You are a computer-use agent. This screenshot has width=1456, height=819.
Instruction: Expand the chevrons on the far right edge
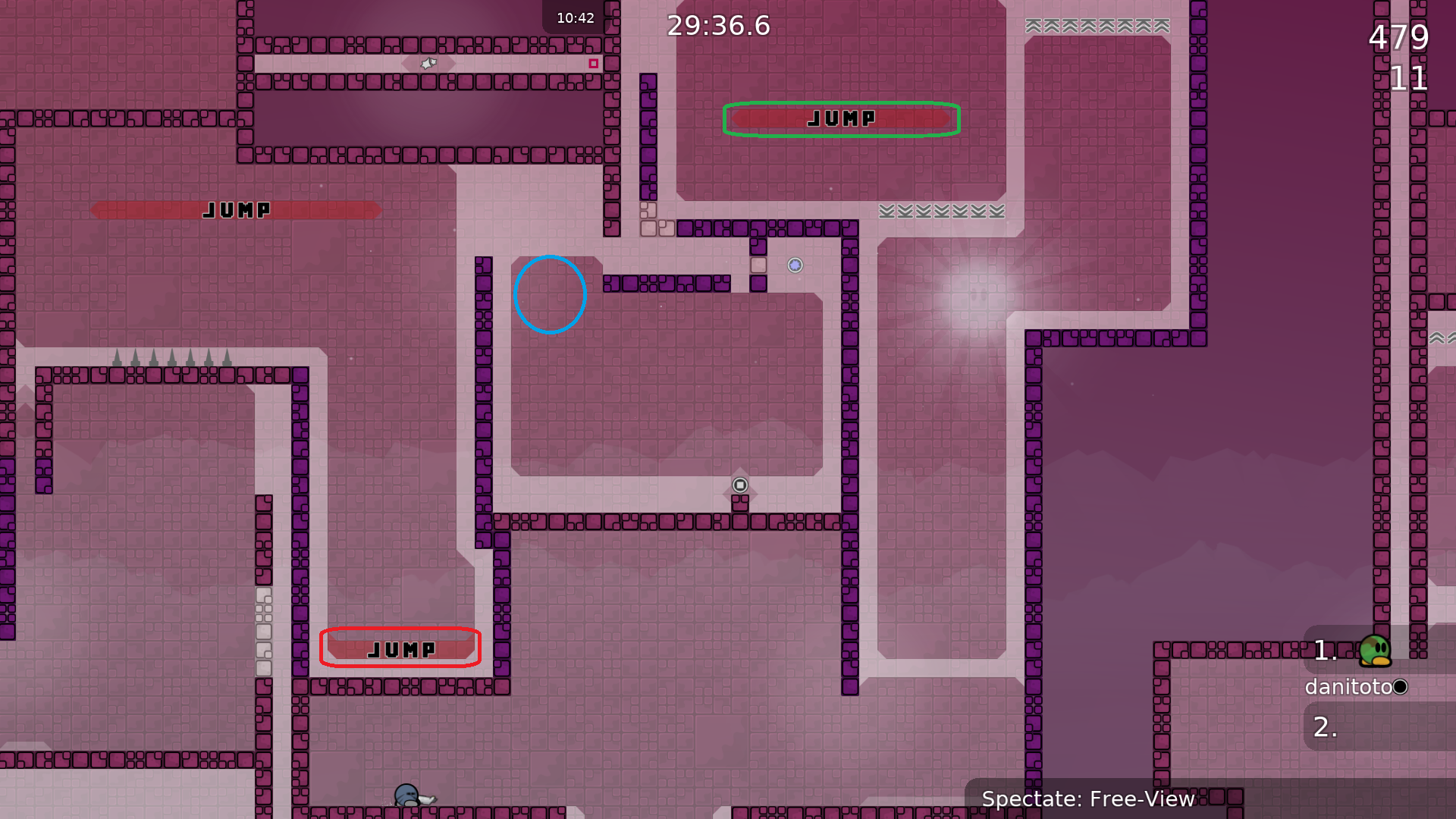(x=1440, y=337)
